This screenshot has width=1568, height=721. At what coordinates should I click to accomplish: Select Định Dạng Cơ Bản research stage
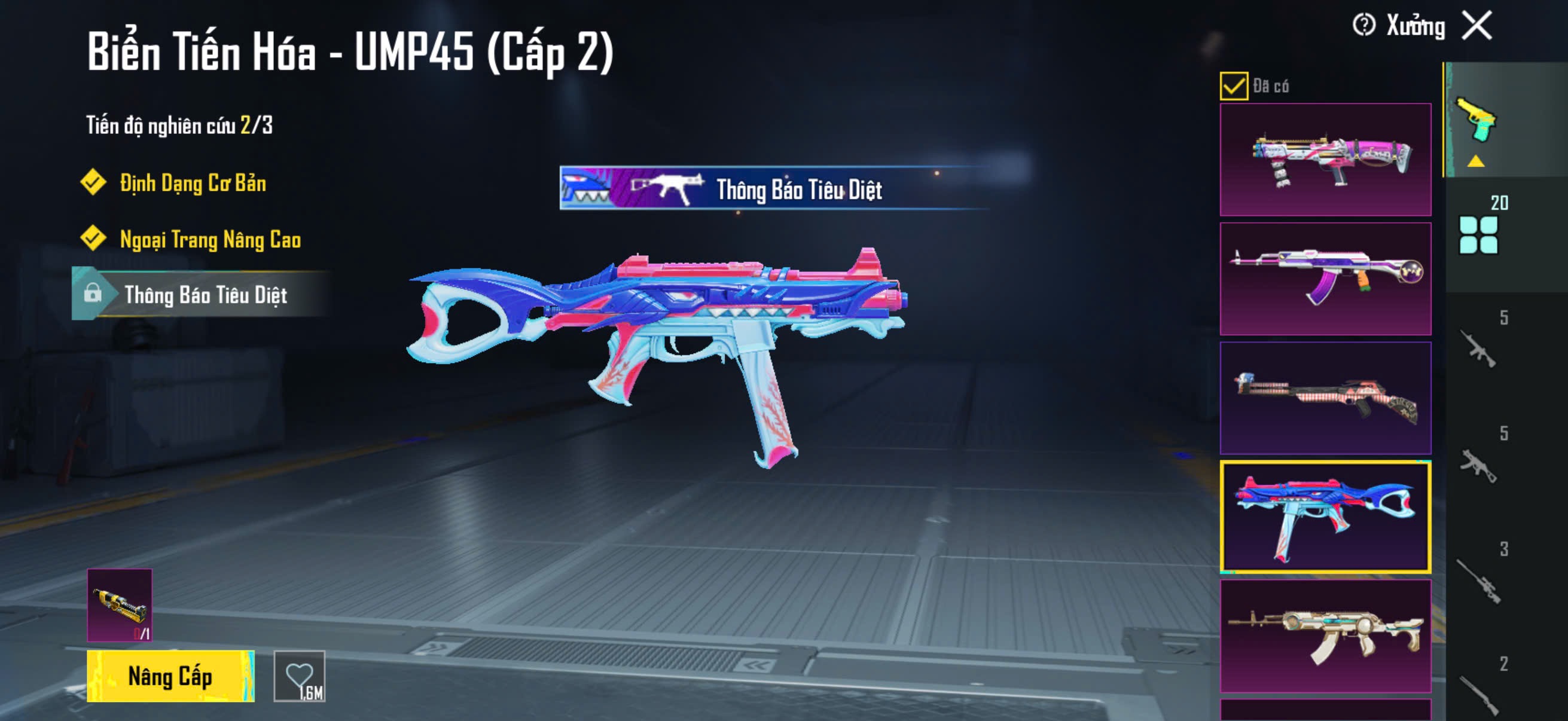click(193, 182)
